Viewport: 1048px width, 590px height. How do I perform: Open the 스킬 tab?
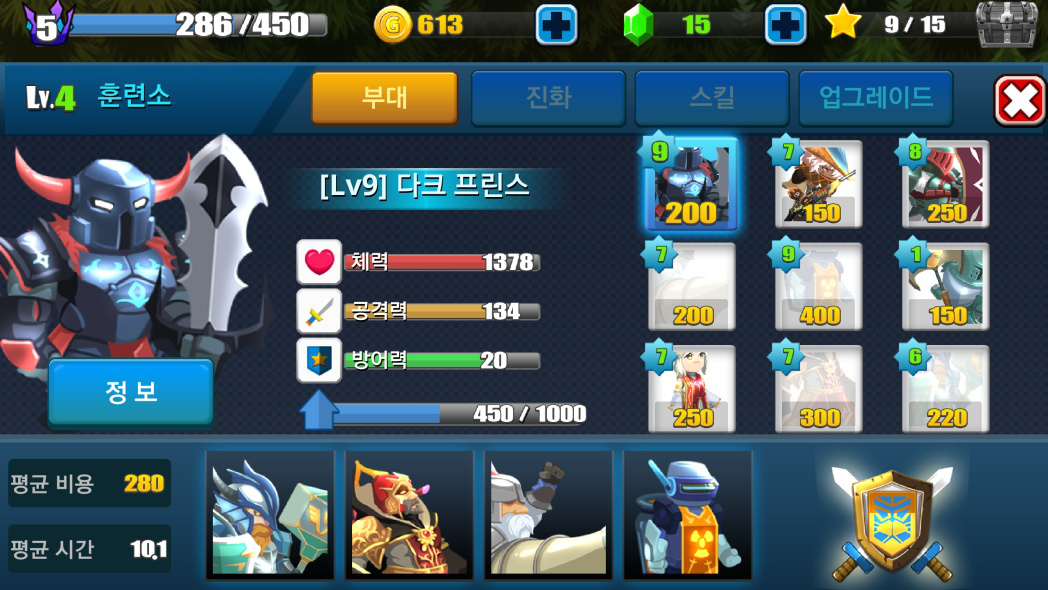coord(711,97)
